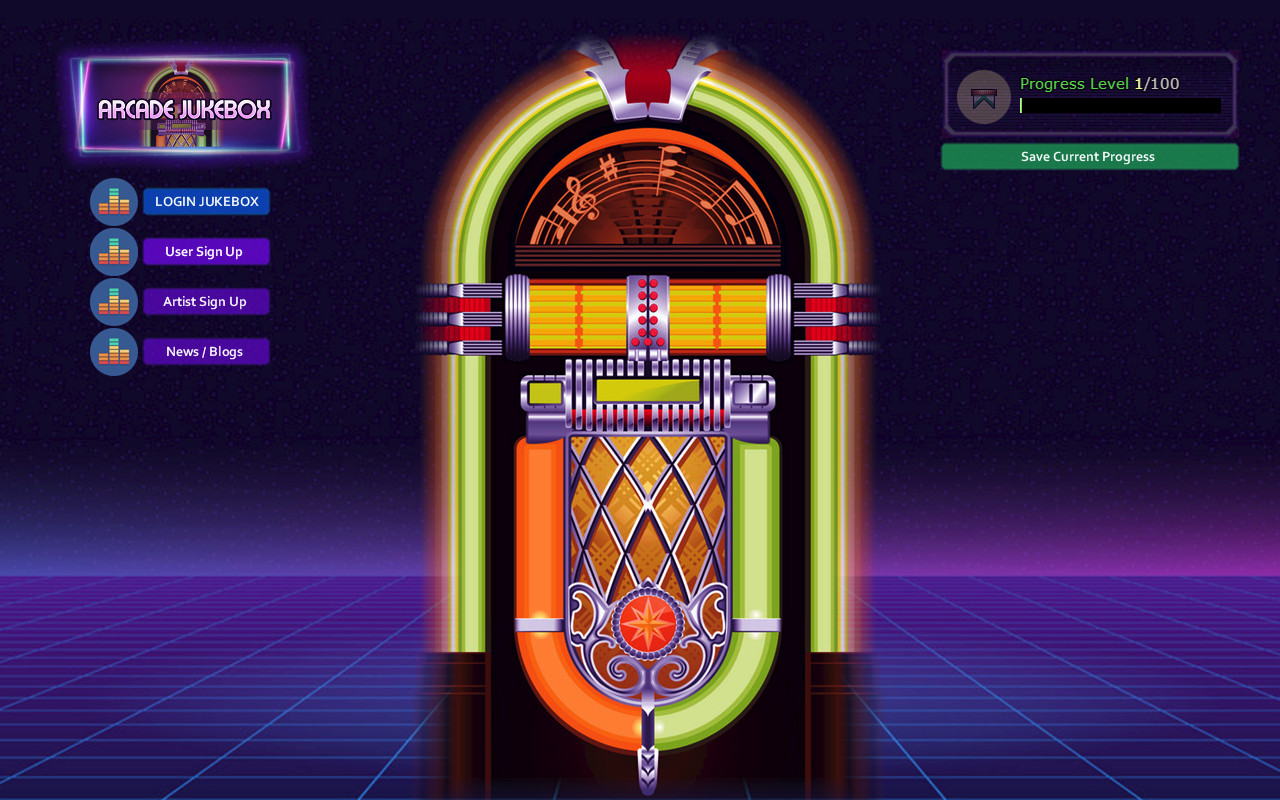Click the equalizer icon beside LOGIN JUKEBOX

point(113,201)
